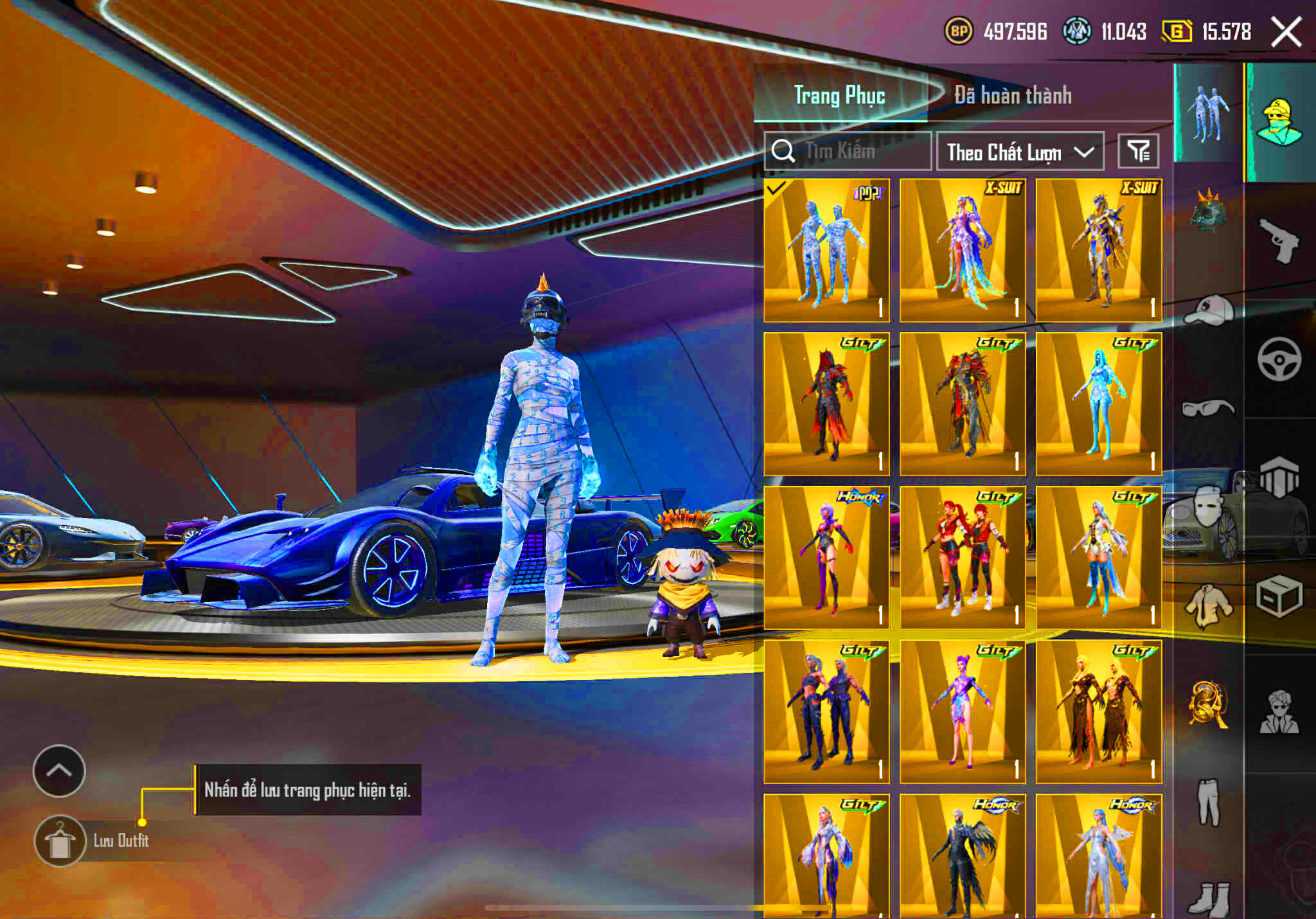Select the white mask category
The height and width of the screenshot is (919, 1316).
tap(1206, 506)
